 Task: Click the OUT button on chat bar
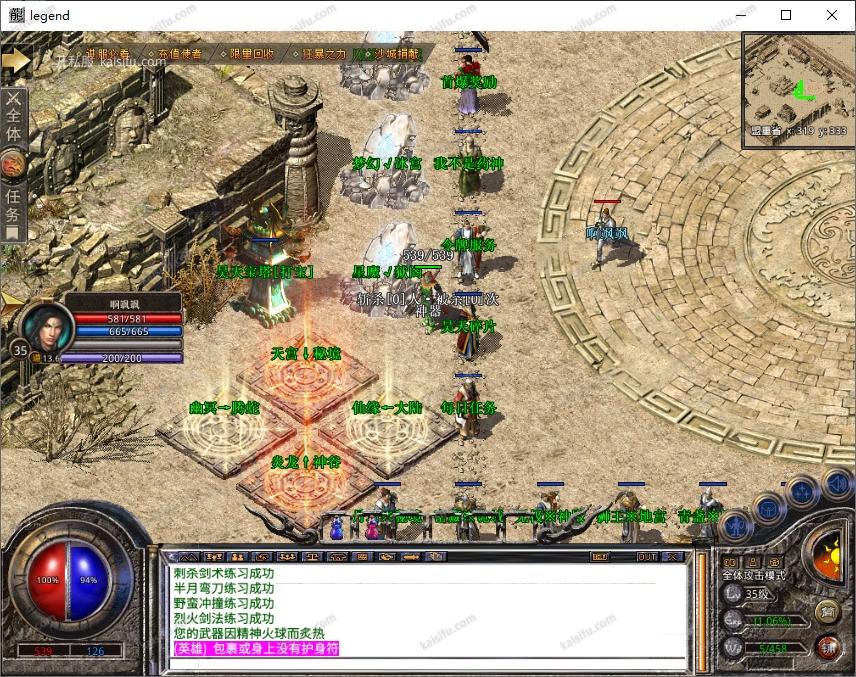click(647, 556)
